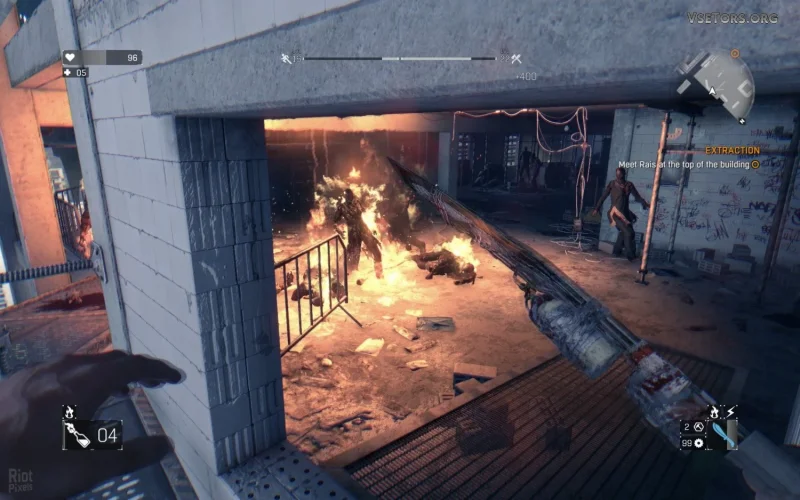Click the medkit counter icon
800x500 pixels.
pyautogui.click(x=68, y=73)
